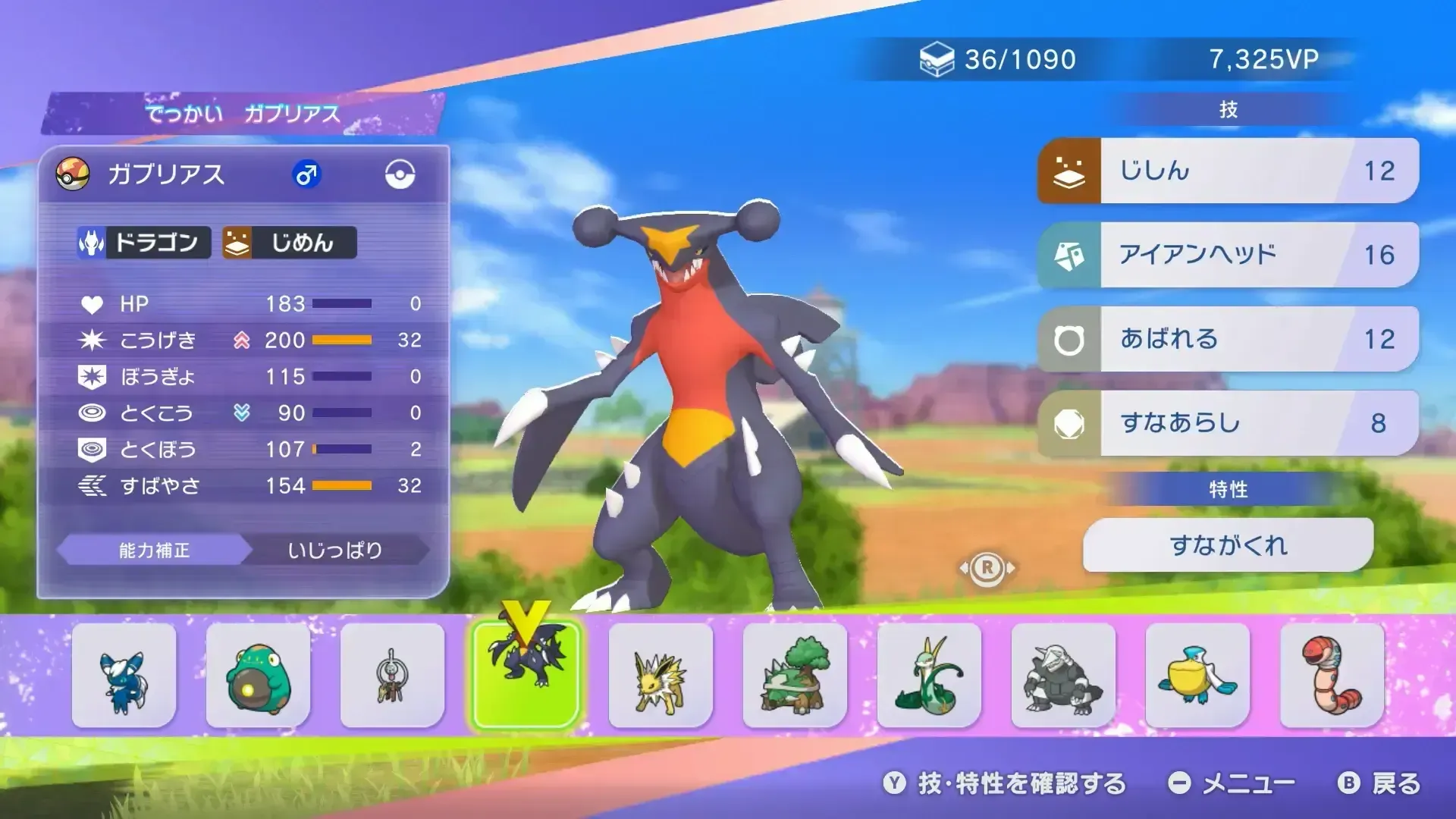Click the heart HP stat icon
Viewport: 1456px width, 819px height.
click(94, 304)
